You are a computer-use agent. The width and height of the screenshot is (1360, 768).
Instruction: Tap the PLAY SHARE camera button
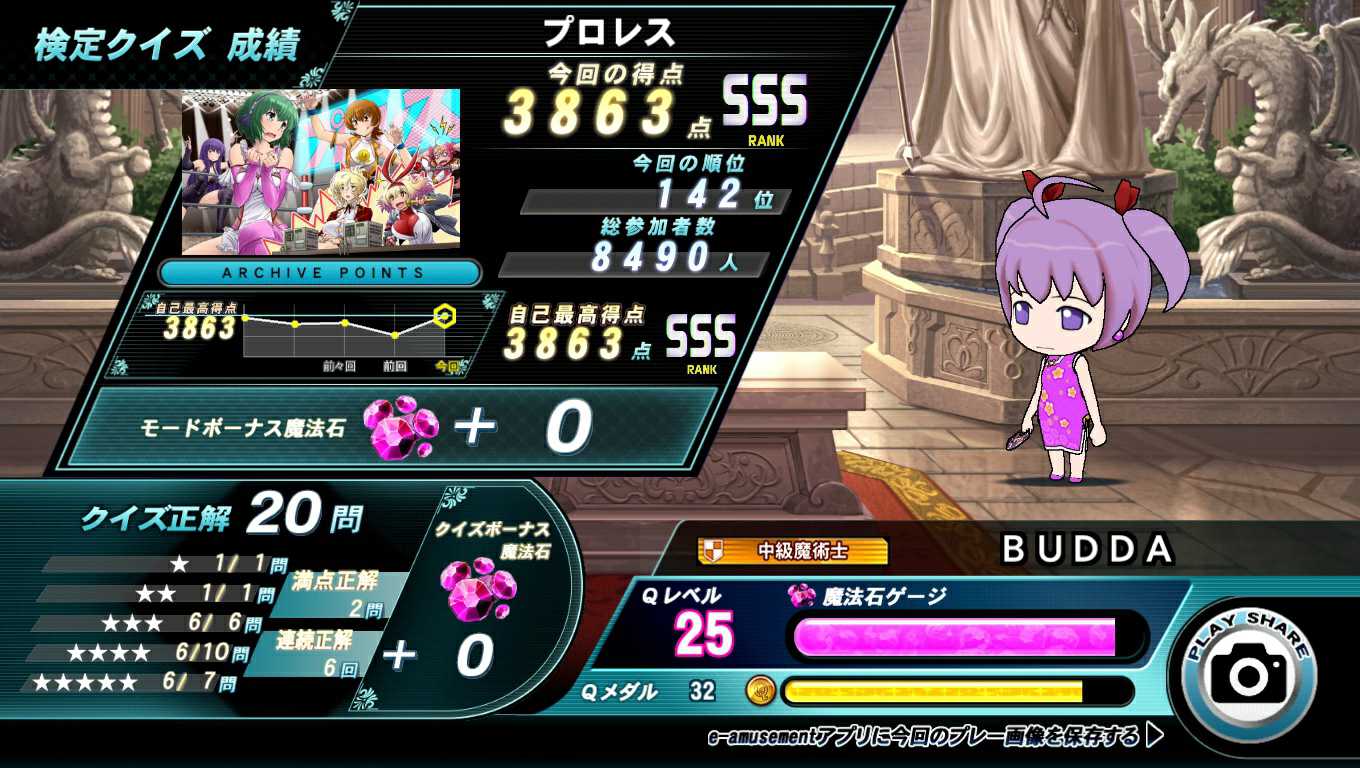pyautogui.click(x=1248, y=672)
